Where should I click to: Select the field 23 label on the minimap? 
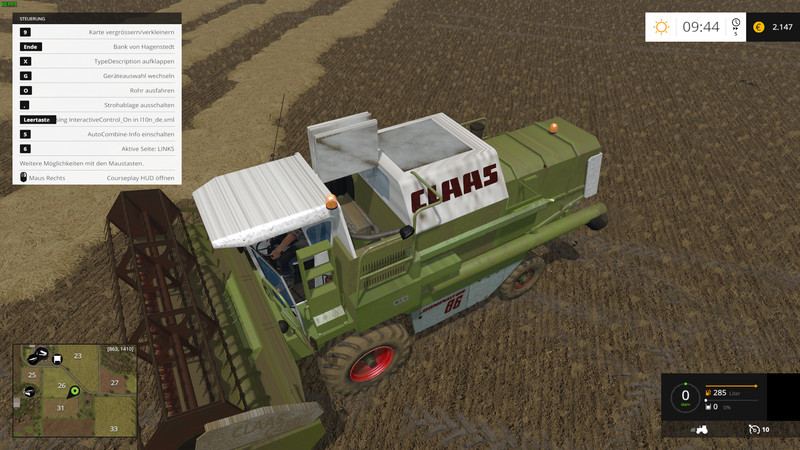click(77, 356)
